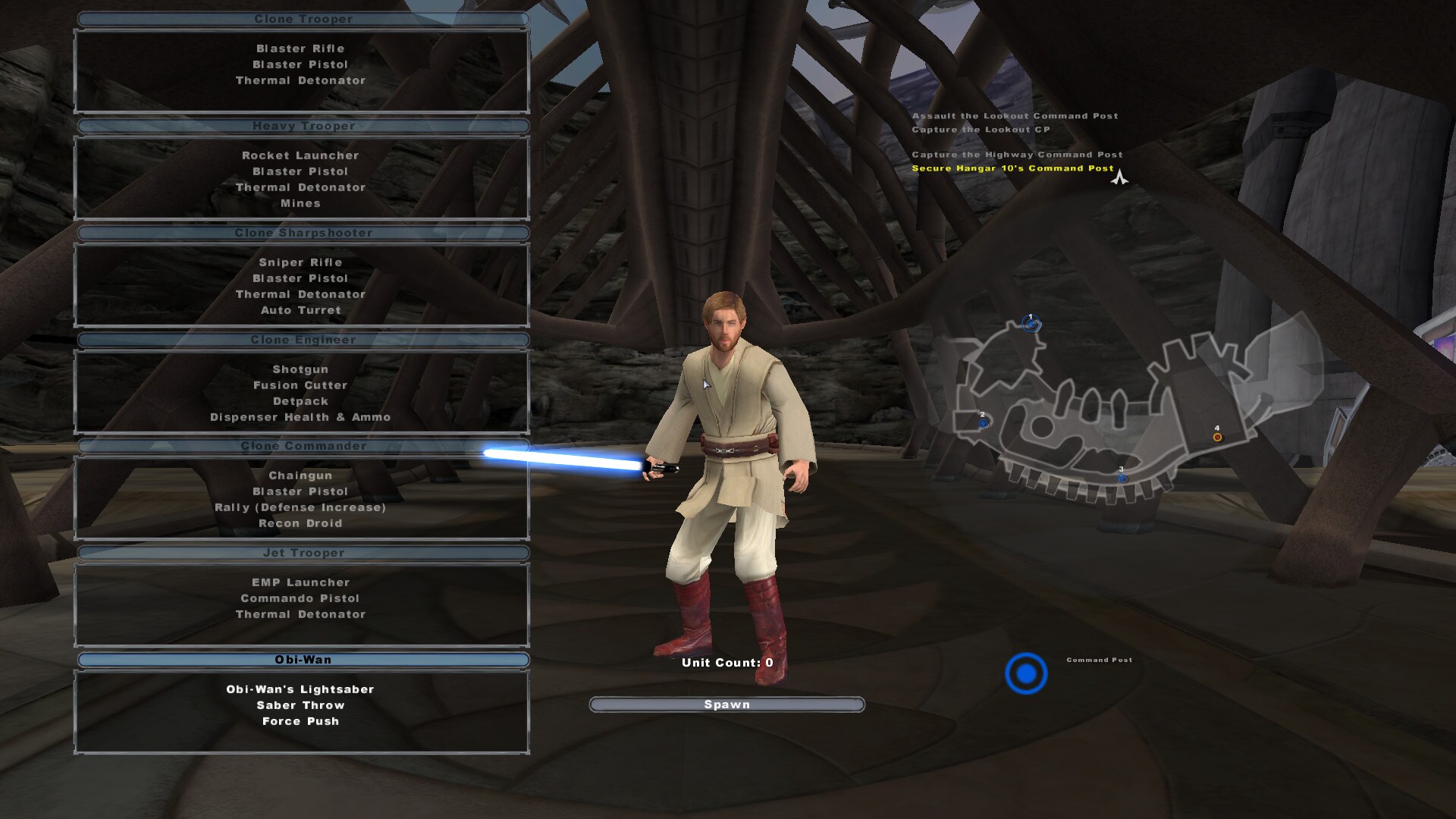Select the Clone Trooper class
The image size is (1456, 819).
click(x=303, y=20)
